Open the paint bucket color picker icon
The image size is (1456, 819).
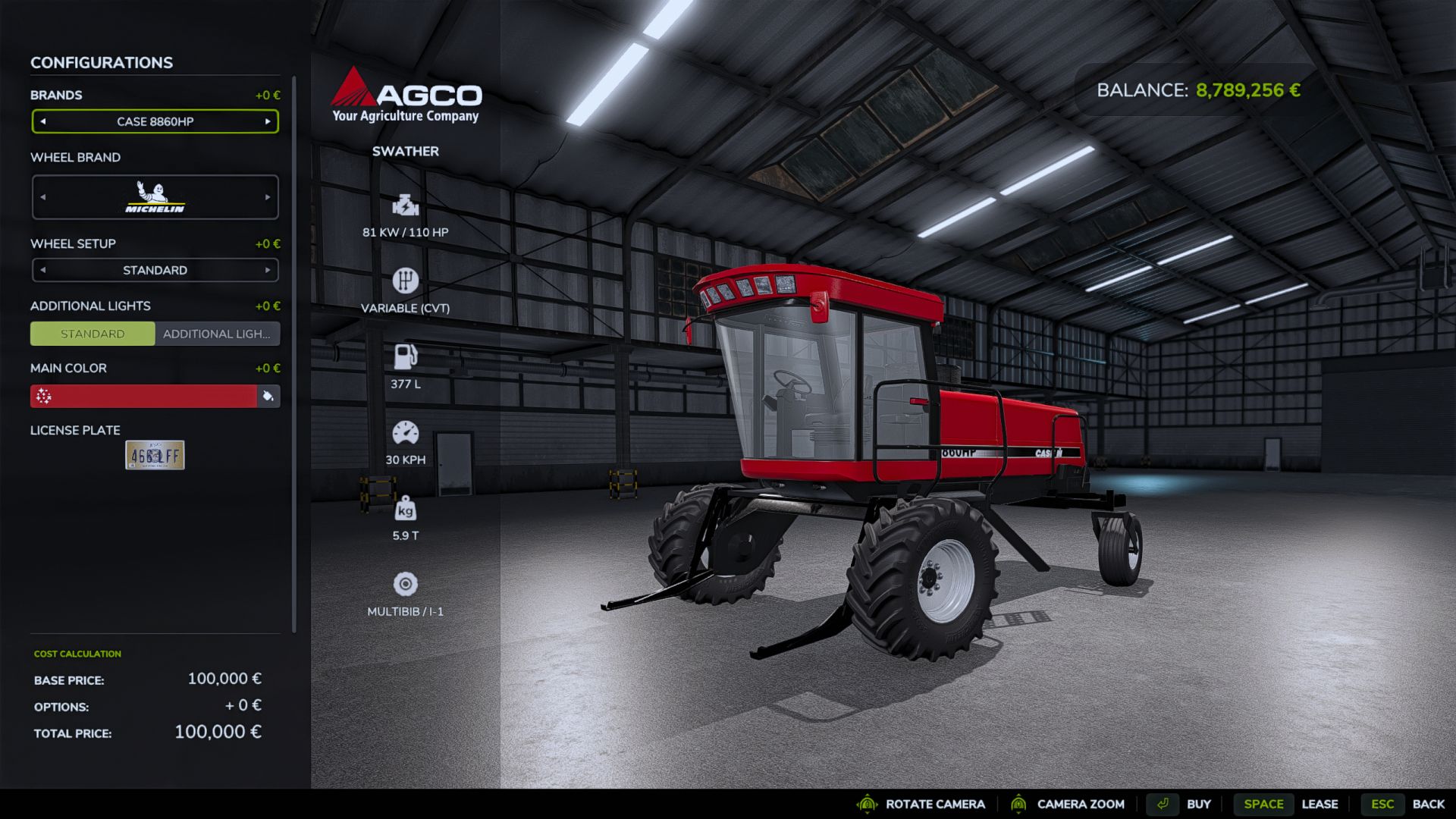click(269, 396)
